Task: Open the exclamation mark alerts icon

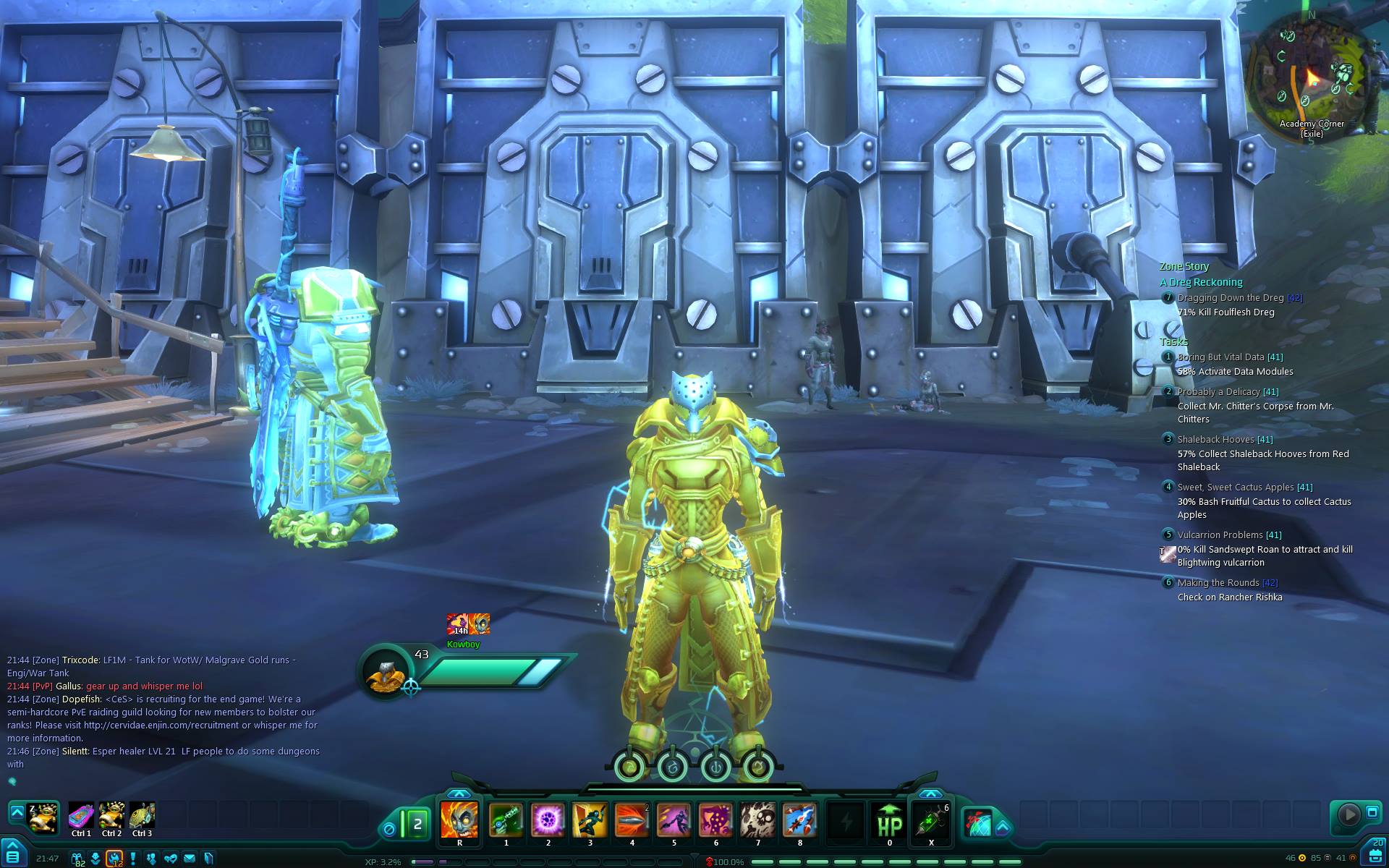Action: click(x=133, y=859)
